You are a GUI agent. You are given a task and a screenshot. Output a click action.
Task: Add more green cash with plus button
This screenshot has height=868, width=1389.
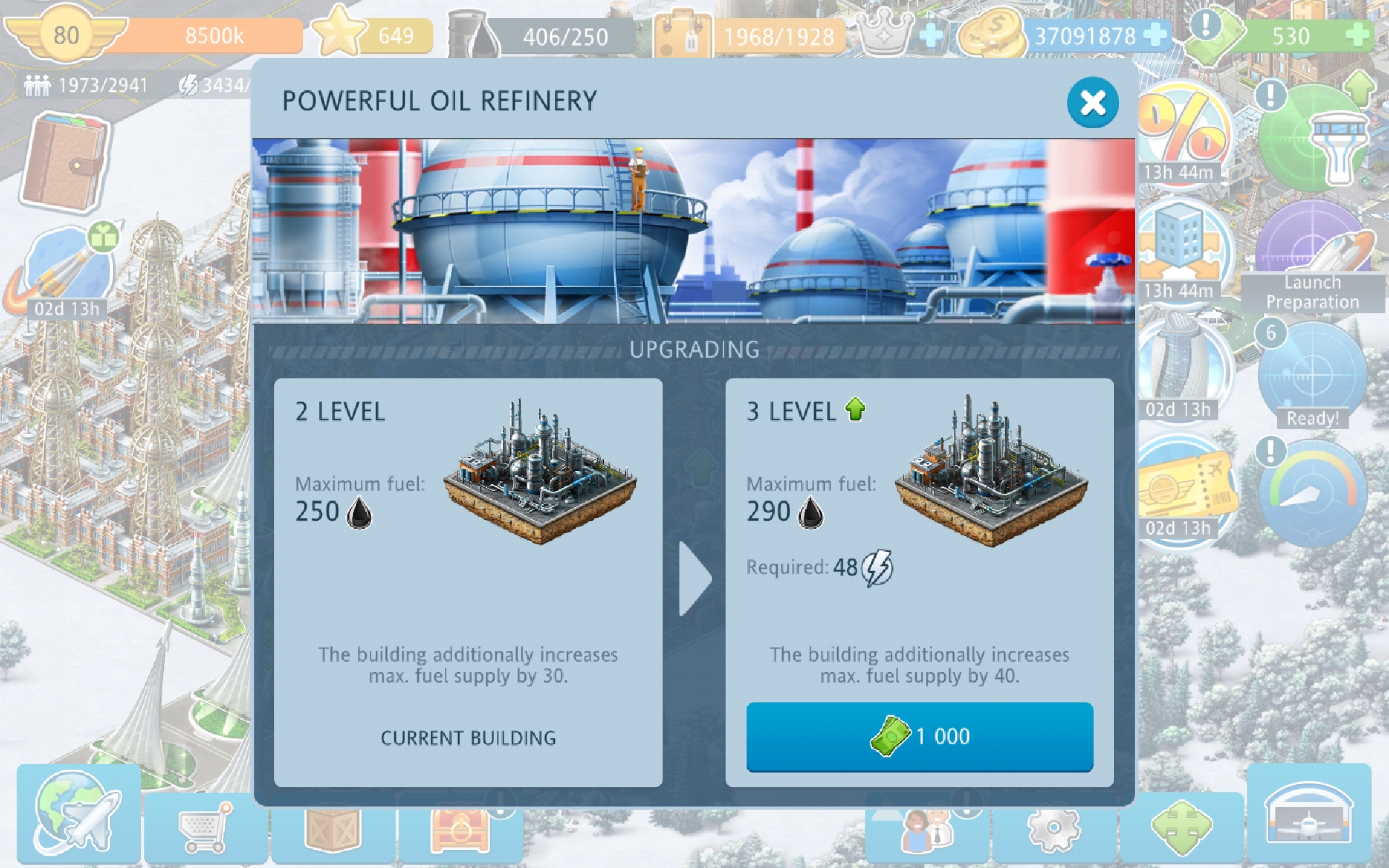1357,35
